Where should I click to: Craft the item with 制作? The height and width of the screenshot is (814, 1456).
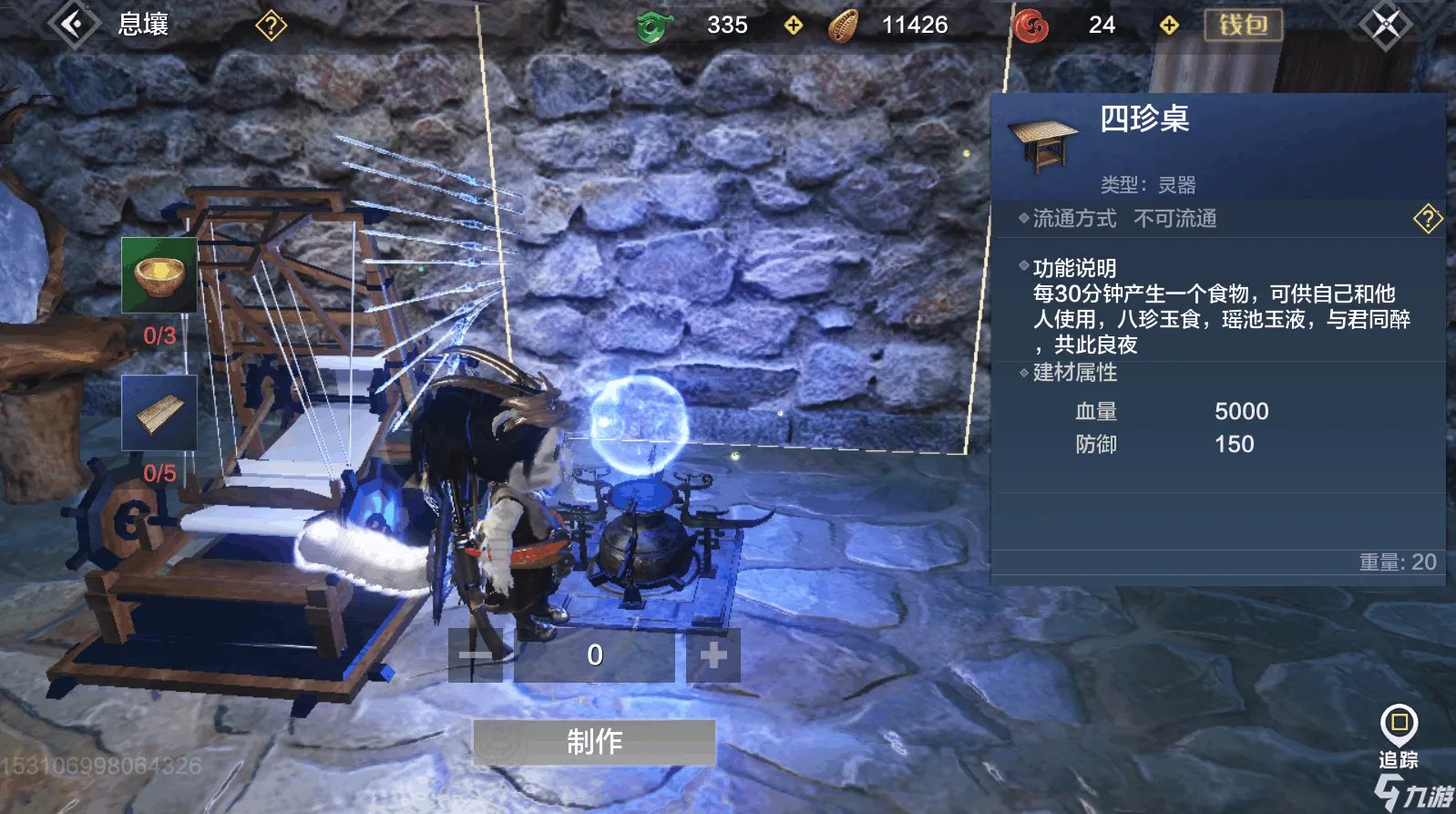594,742
